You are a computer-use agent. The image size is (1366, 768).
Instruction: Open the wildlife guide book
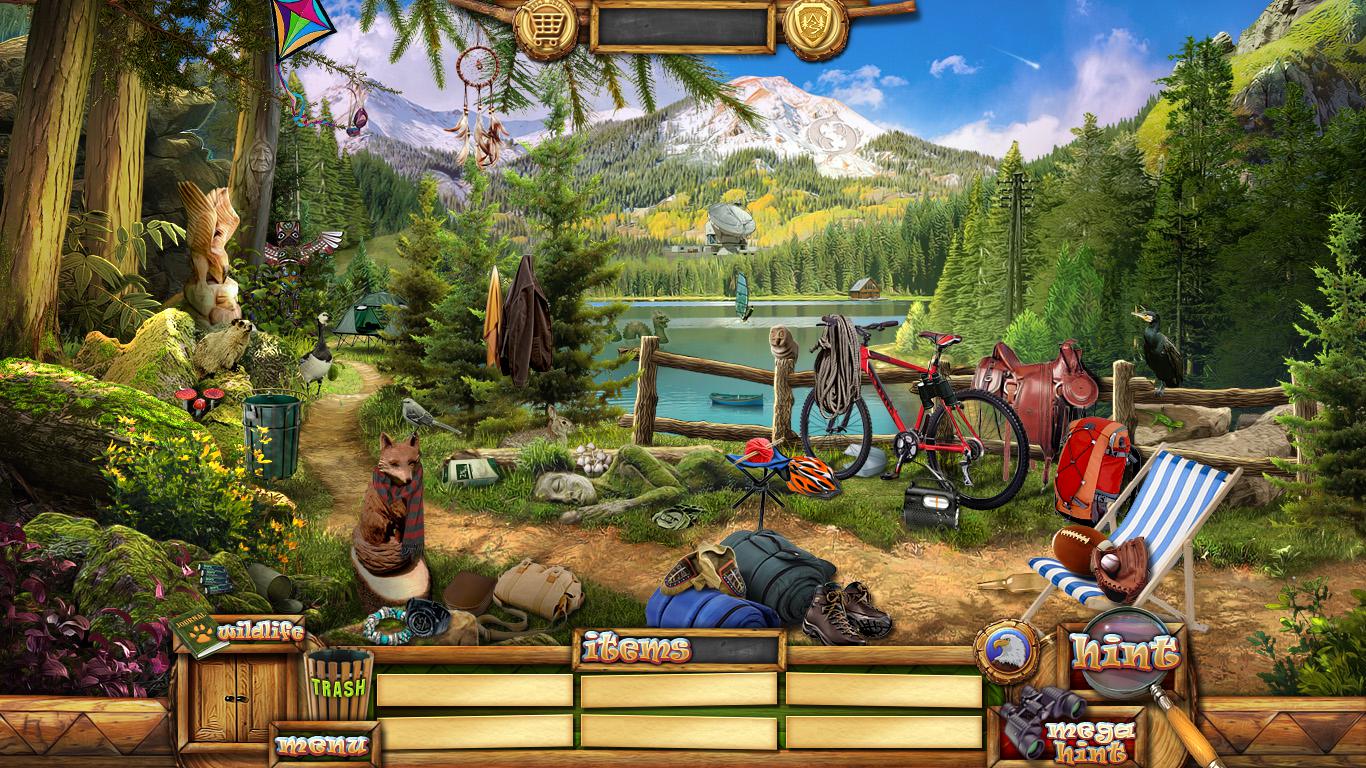pos(200,634)
